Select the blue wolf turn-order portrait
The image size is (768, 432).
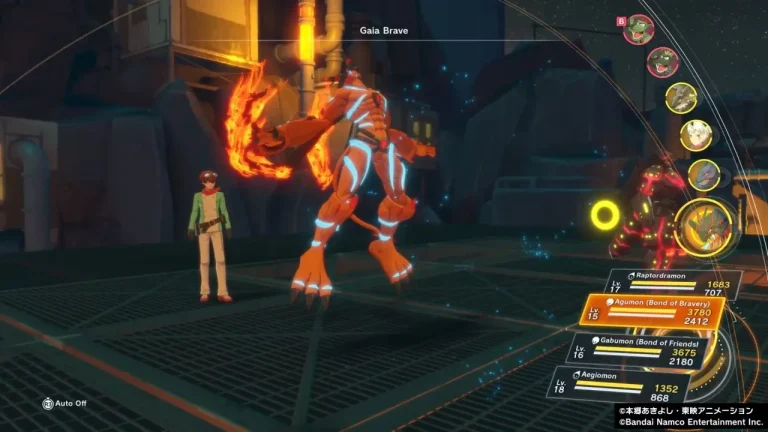click(704, 175)
